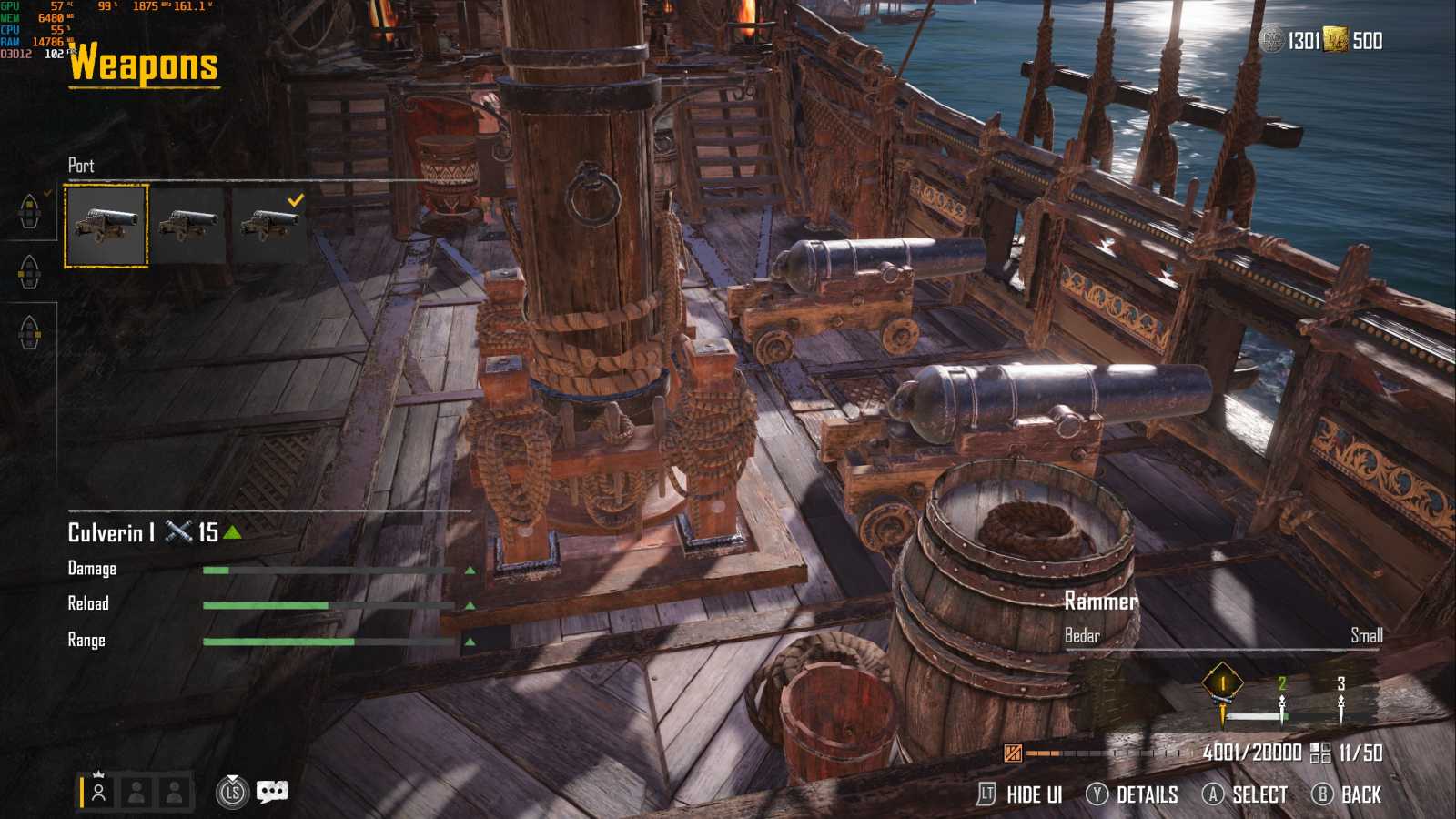Switch to the starboard weapons ship tab

[29, 332]
